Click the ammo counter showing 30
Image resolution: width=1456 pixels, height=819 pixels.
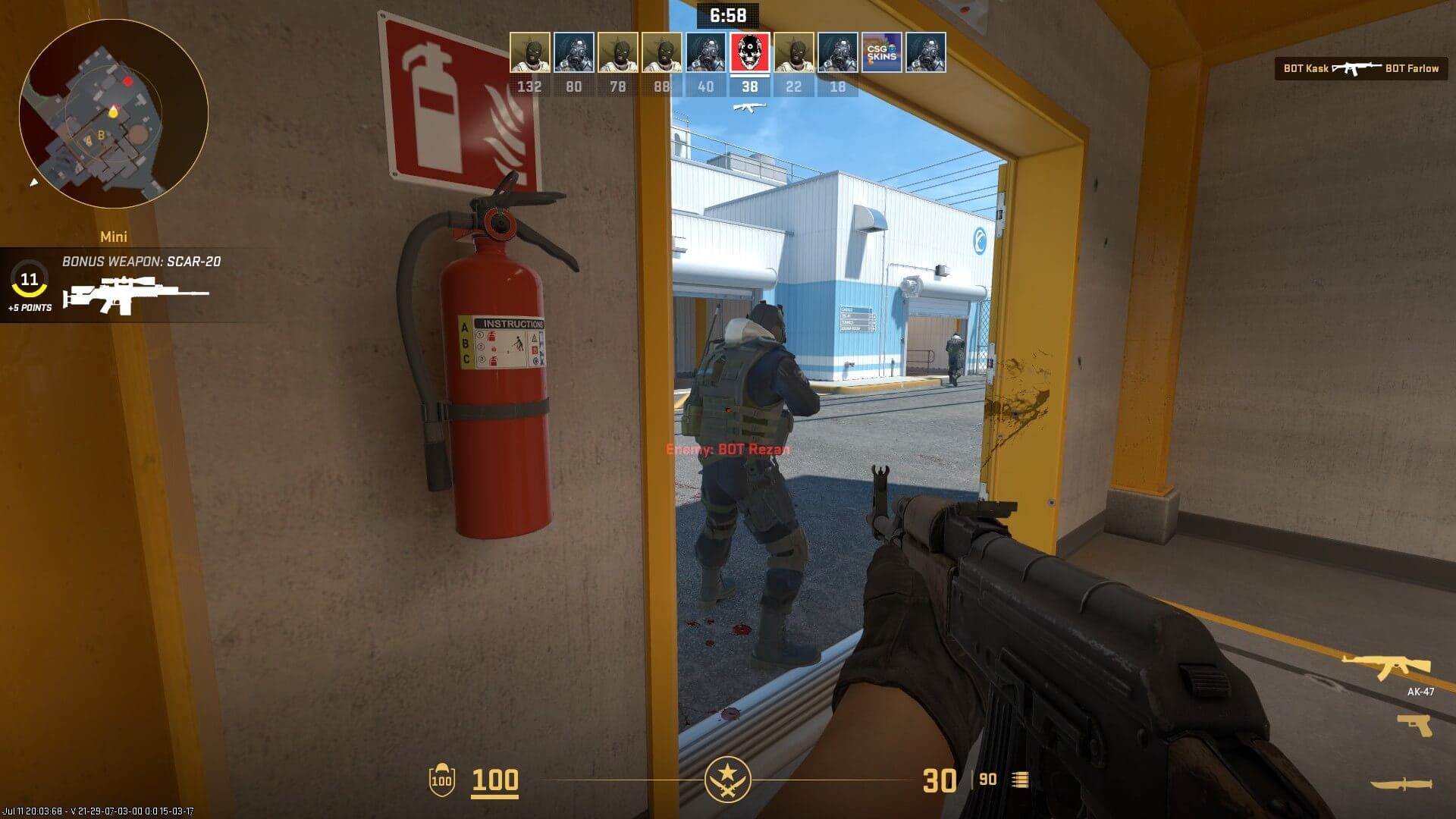(x=940, y=778)
